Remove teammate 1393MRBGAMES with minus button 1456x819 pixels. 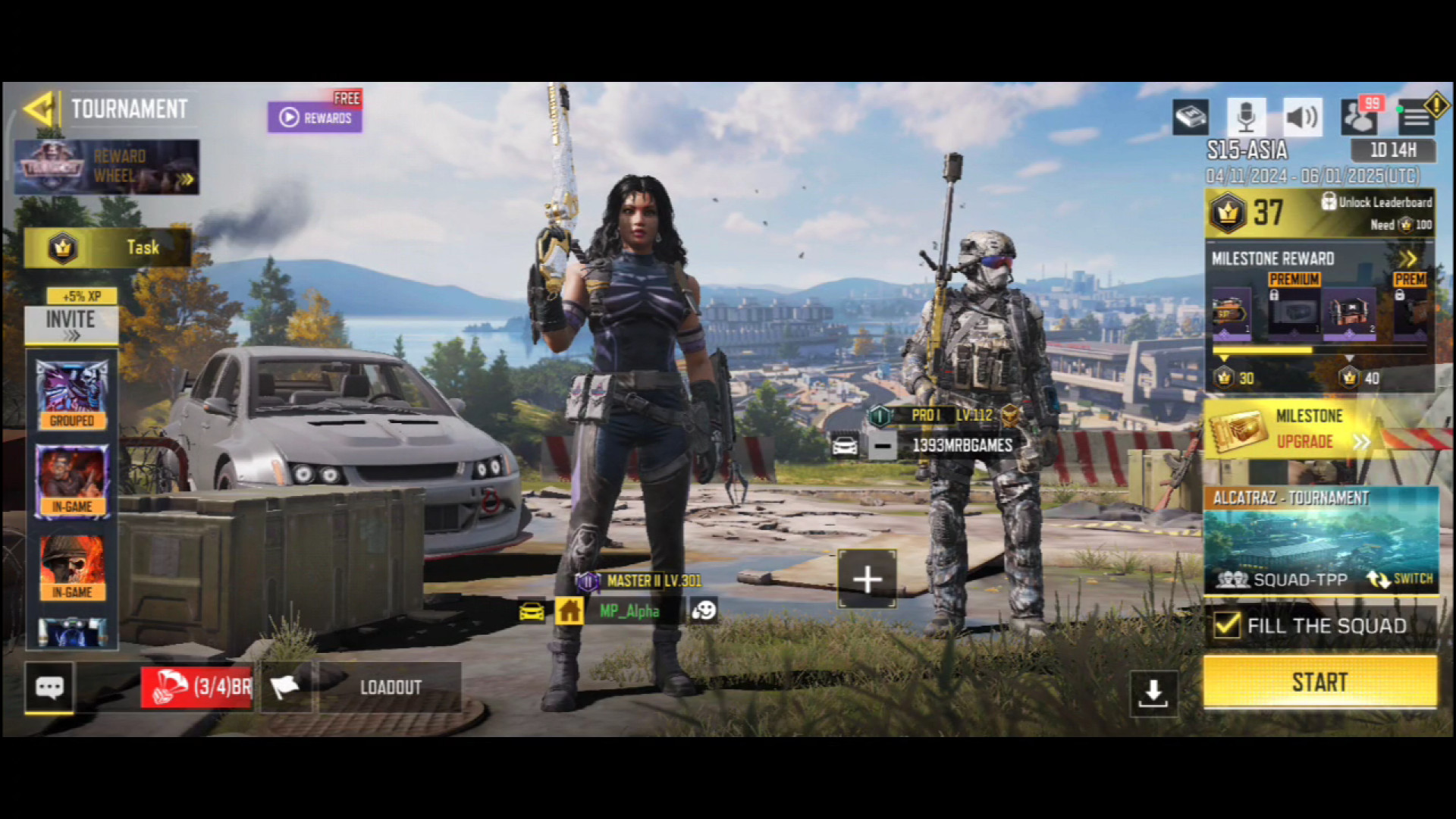pos(882,446)
